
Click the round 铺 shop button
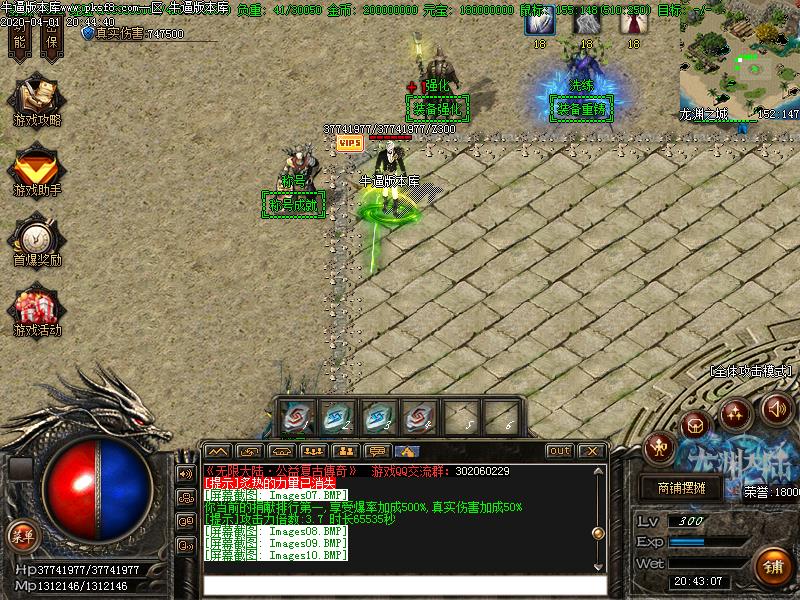(773, 565)
